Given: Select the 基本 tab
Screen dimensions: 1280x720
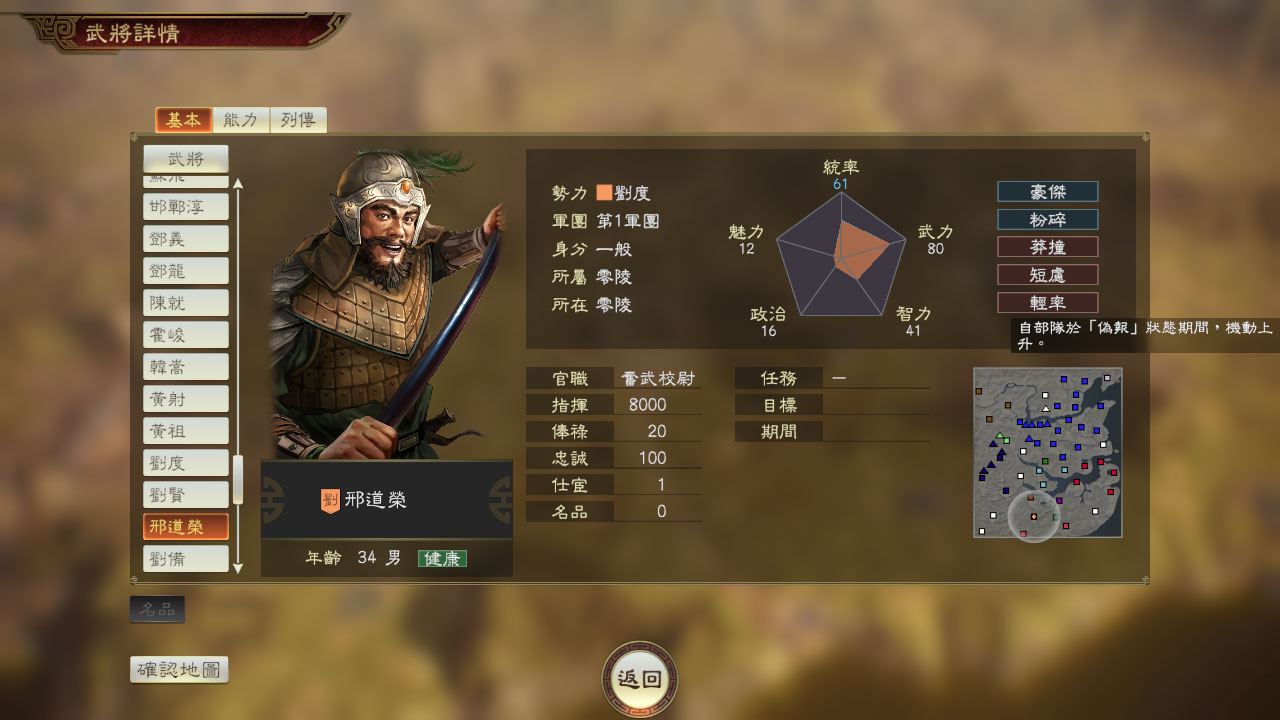Looking at the screenshot, I should (184, 120).
